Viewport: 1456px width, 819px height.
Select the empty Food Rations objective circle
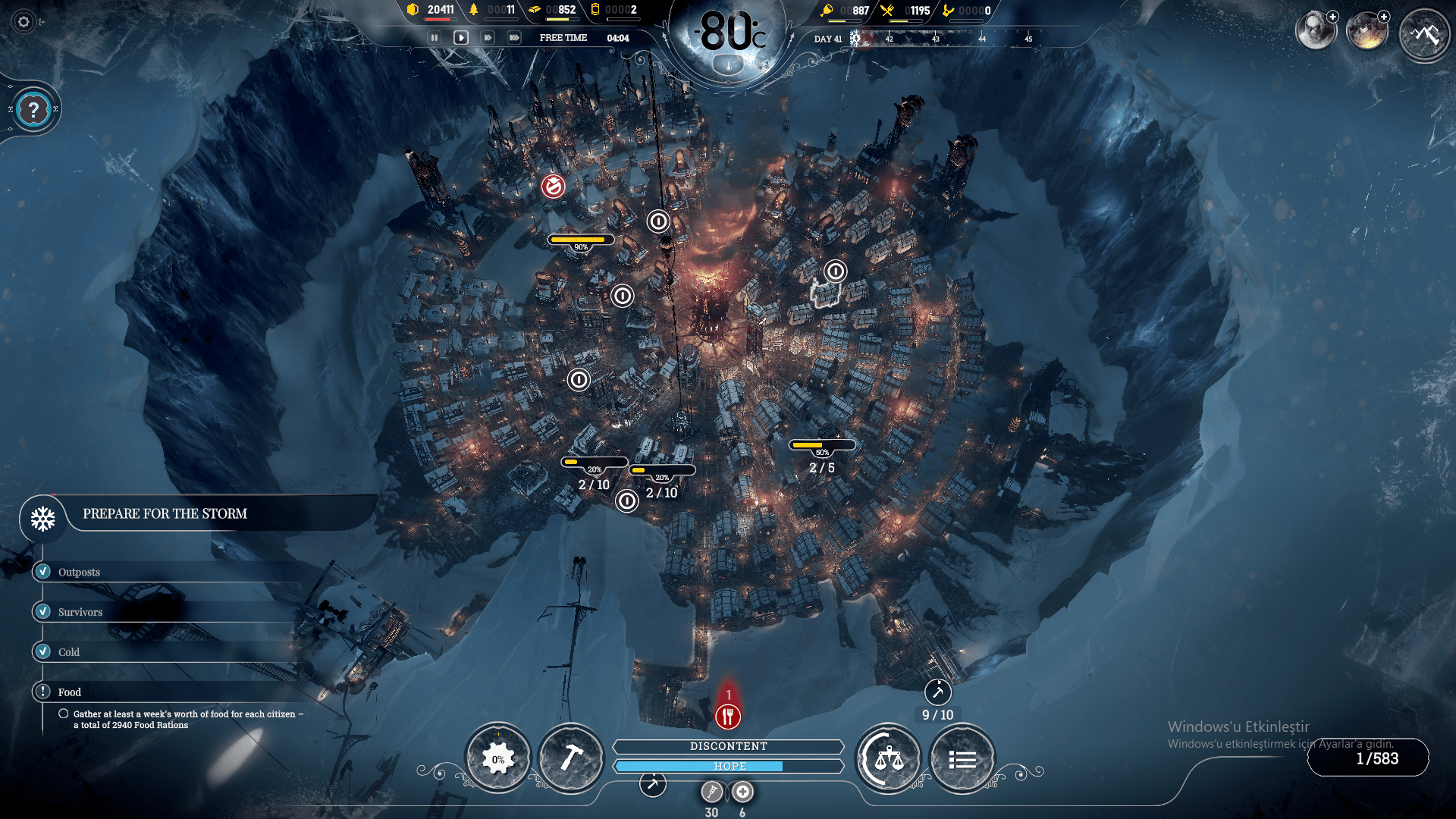click(64, 713)
